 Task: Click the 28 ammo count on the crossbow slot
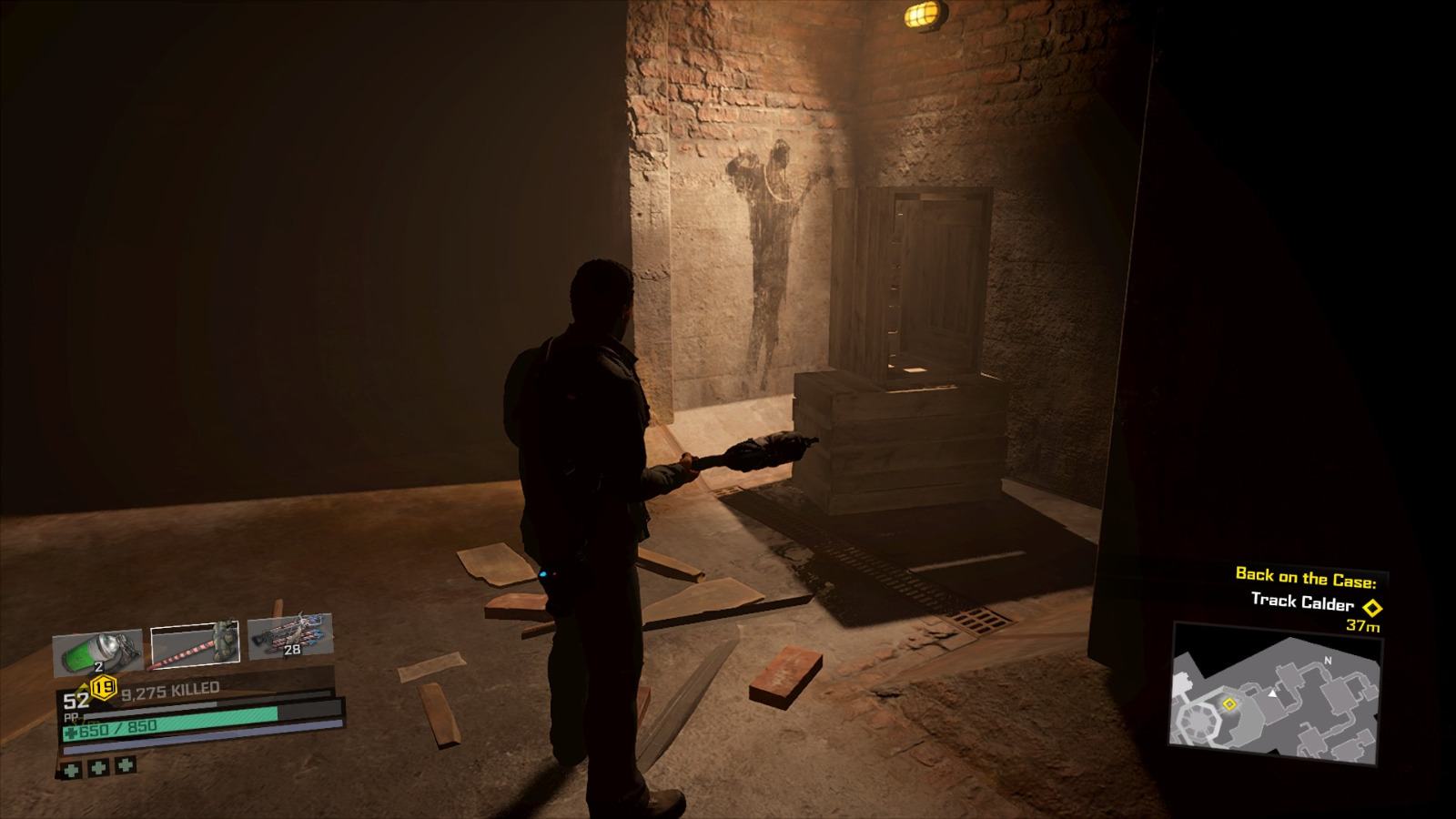pos(291,648)
